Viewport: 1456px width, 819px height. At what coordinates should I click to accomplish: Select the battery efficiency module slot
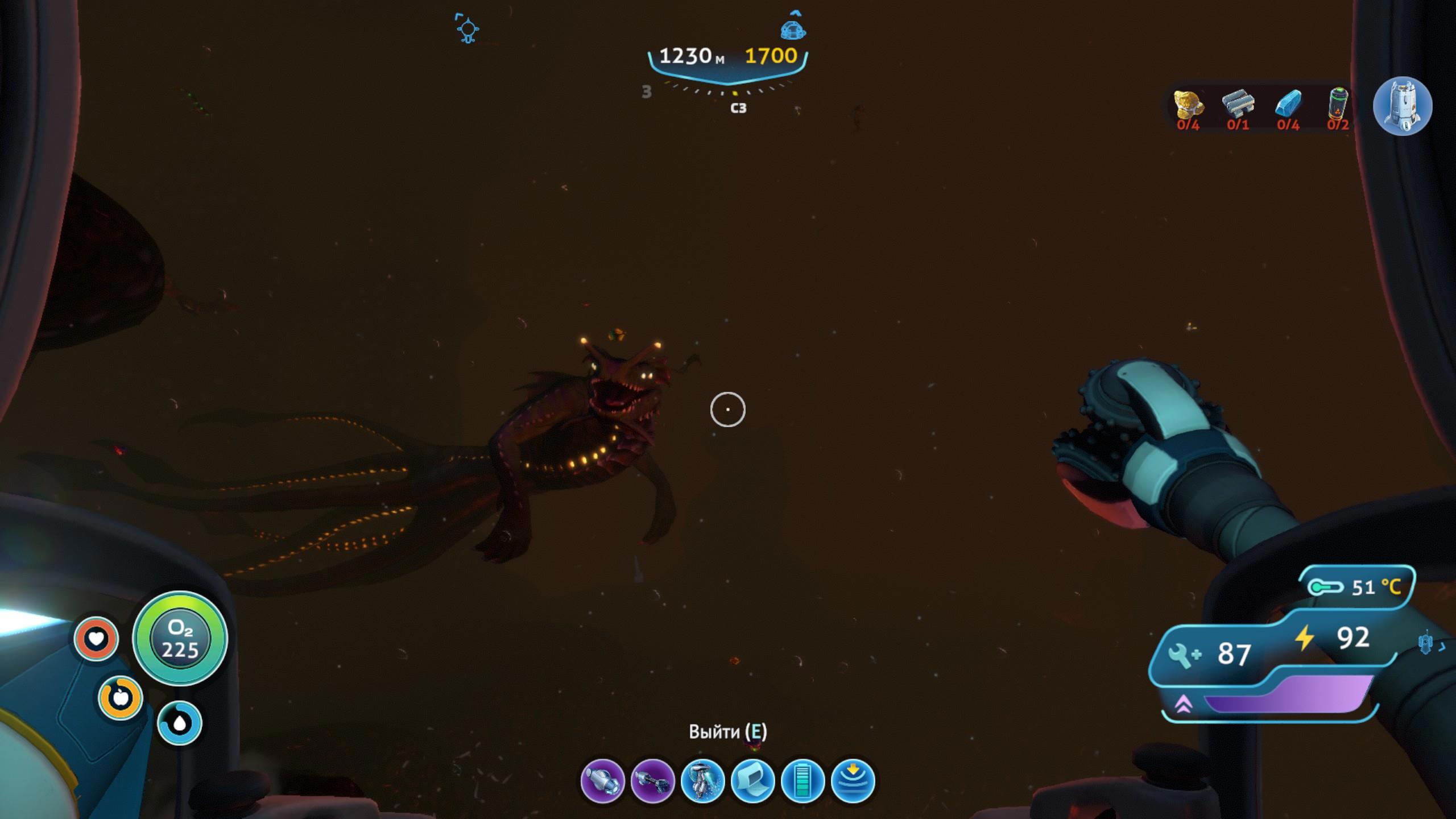point(803,781)
